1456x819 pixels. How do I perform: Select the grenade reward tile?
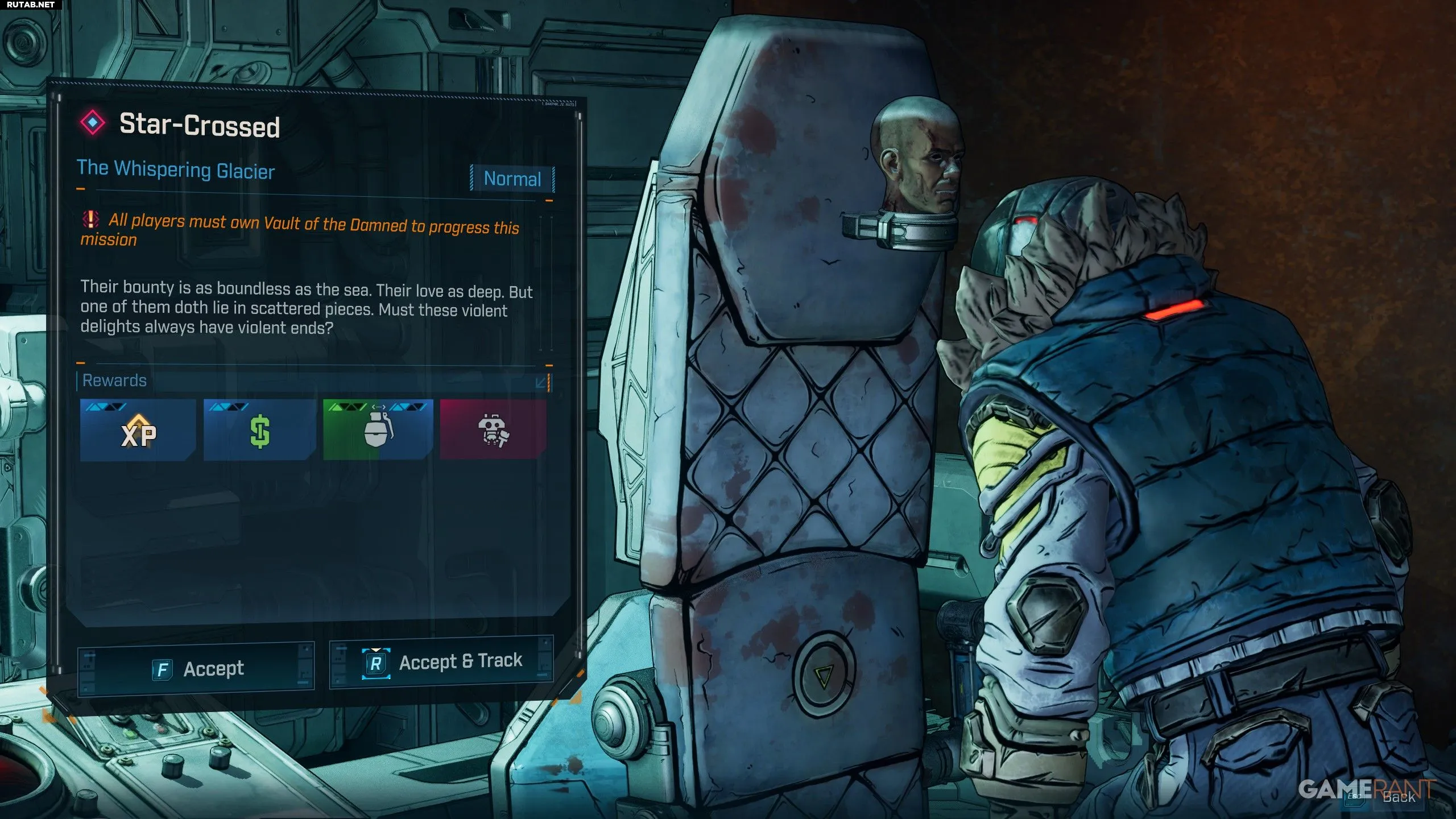[x=378, y=431]
